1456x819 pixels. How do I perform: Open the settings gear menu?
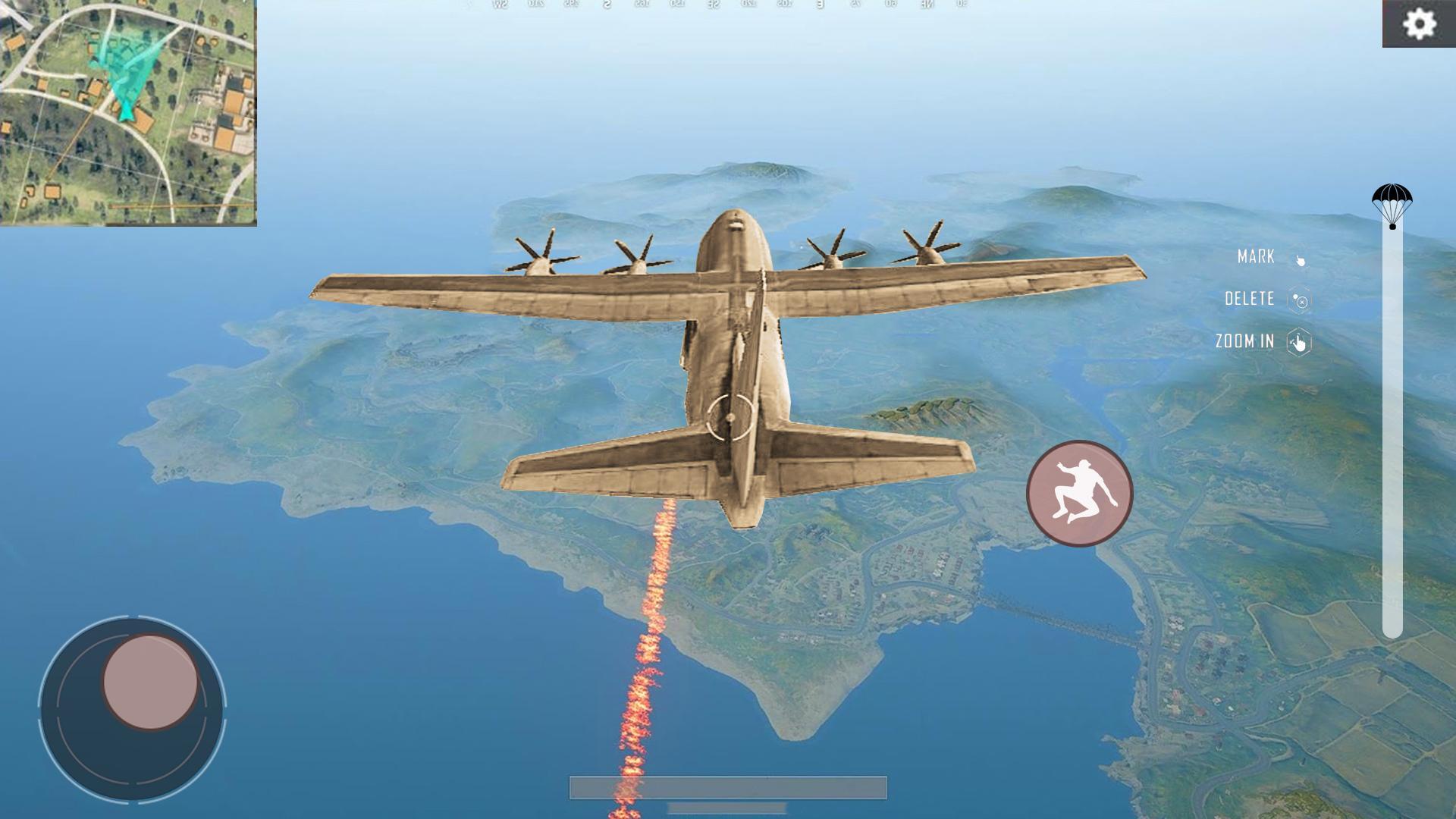coord(1419,24)
